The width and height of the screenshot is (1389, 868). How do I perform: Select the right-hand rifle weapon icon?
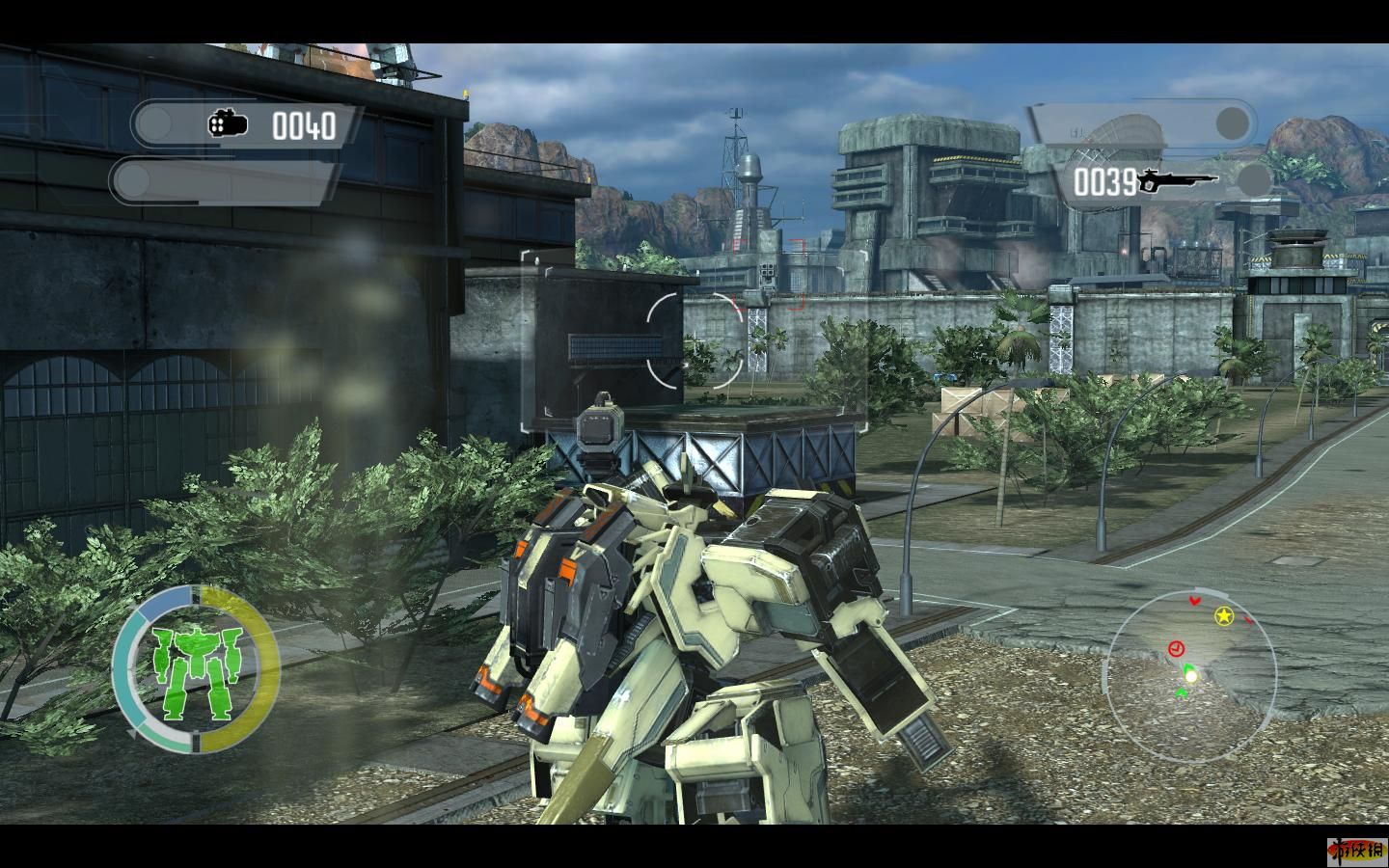tap(1177, 179)
